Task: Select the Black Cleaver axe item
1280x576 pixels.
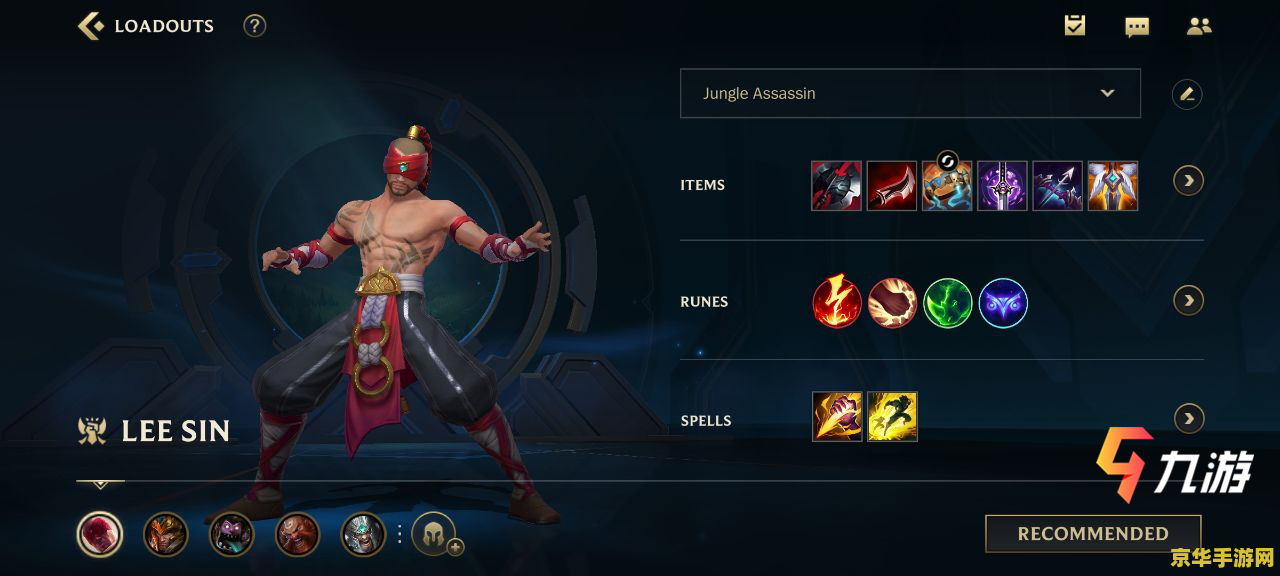Action: tap(836, 185)
